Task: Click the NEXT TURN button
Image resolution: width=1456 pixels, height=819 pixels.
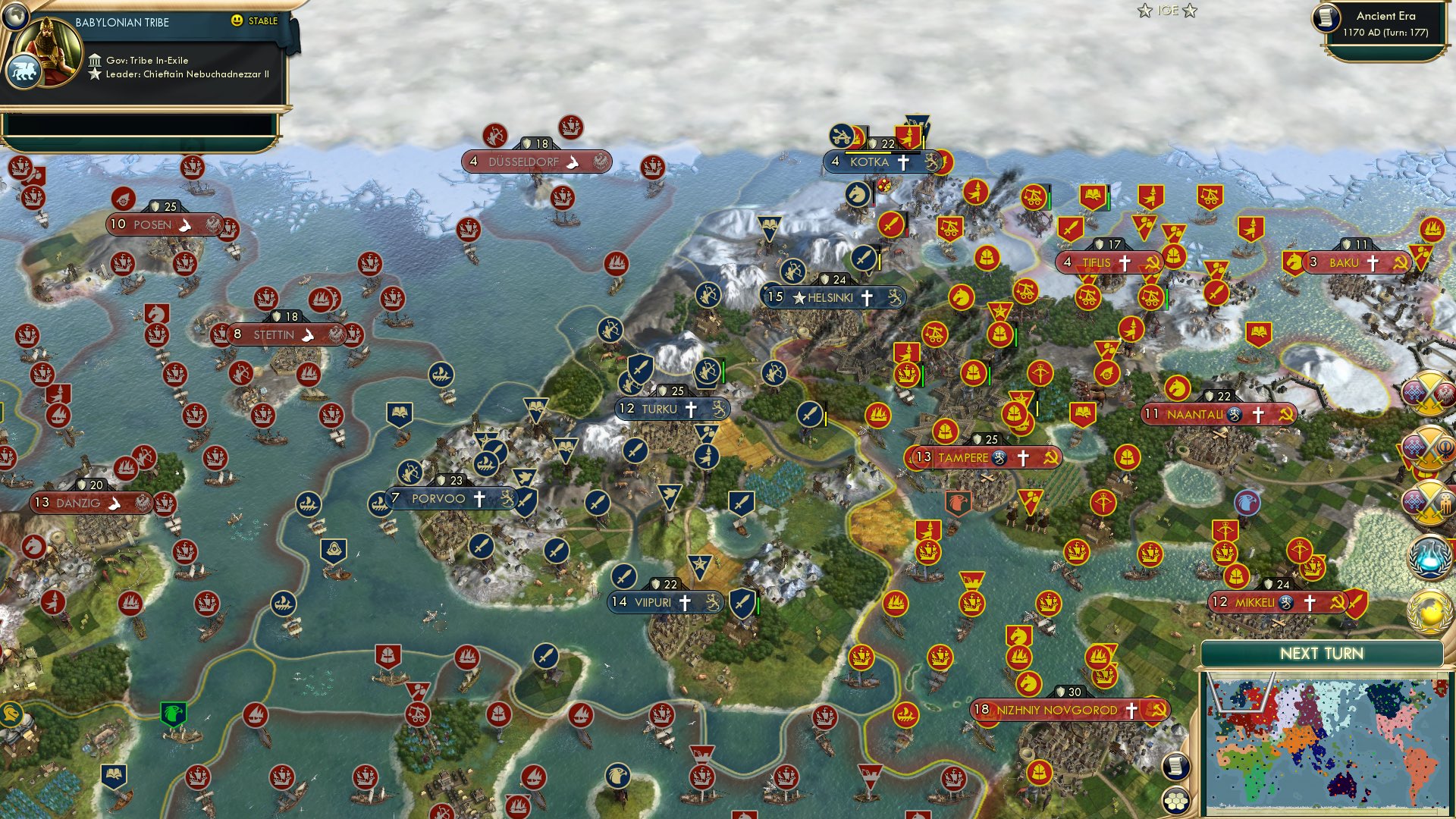Action: (1323, 652)
